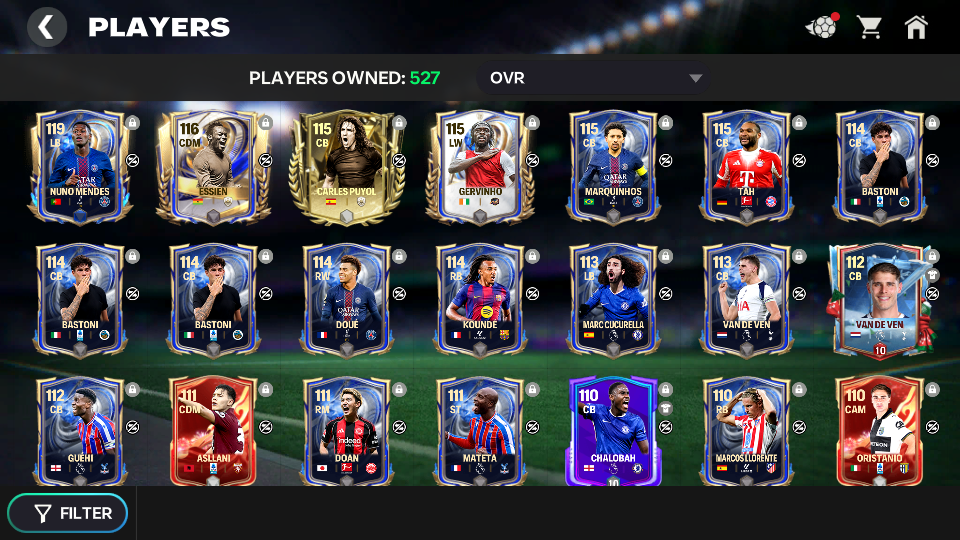Select the Marcos Llorente card
Screen dimensions: 960x540
tap(745, 430)
